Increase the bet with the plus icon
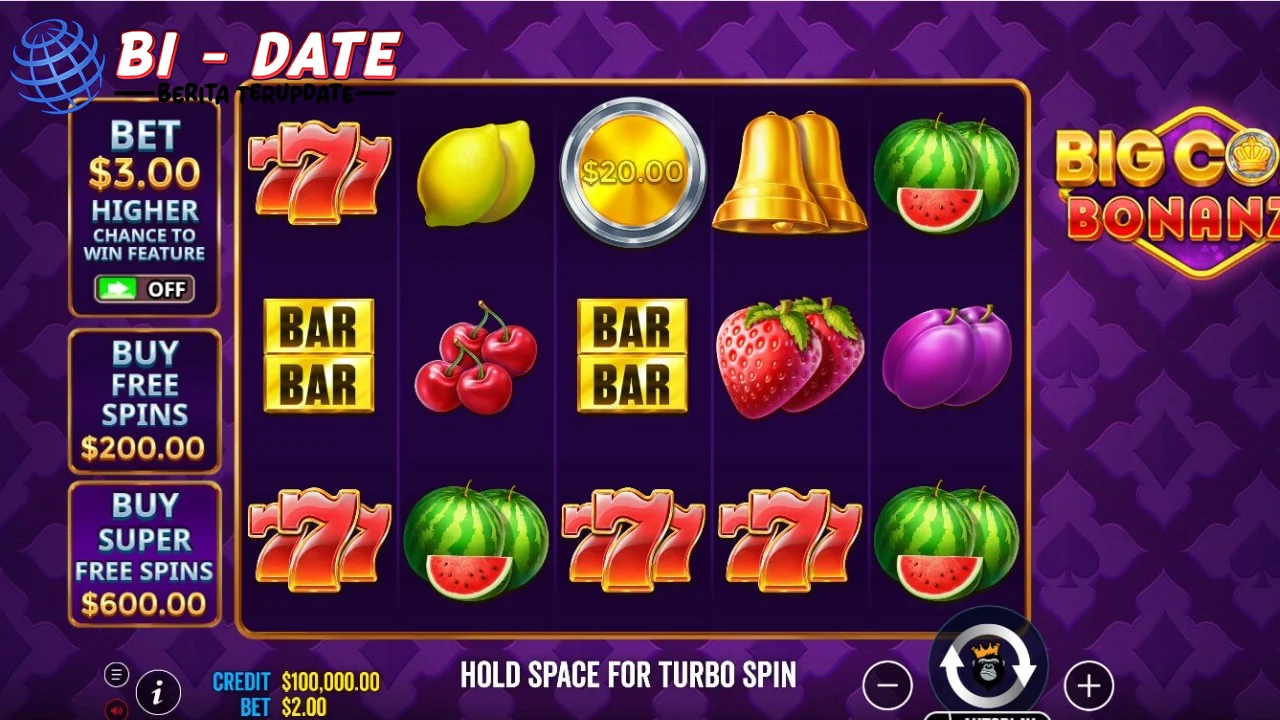 click(x=1088, y=685)
